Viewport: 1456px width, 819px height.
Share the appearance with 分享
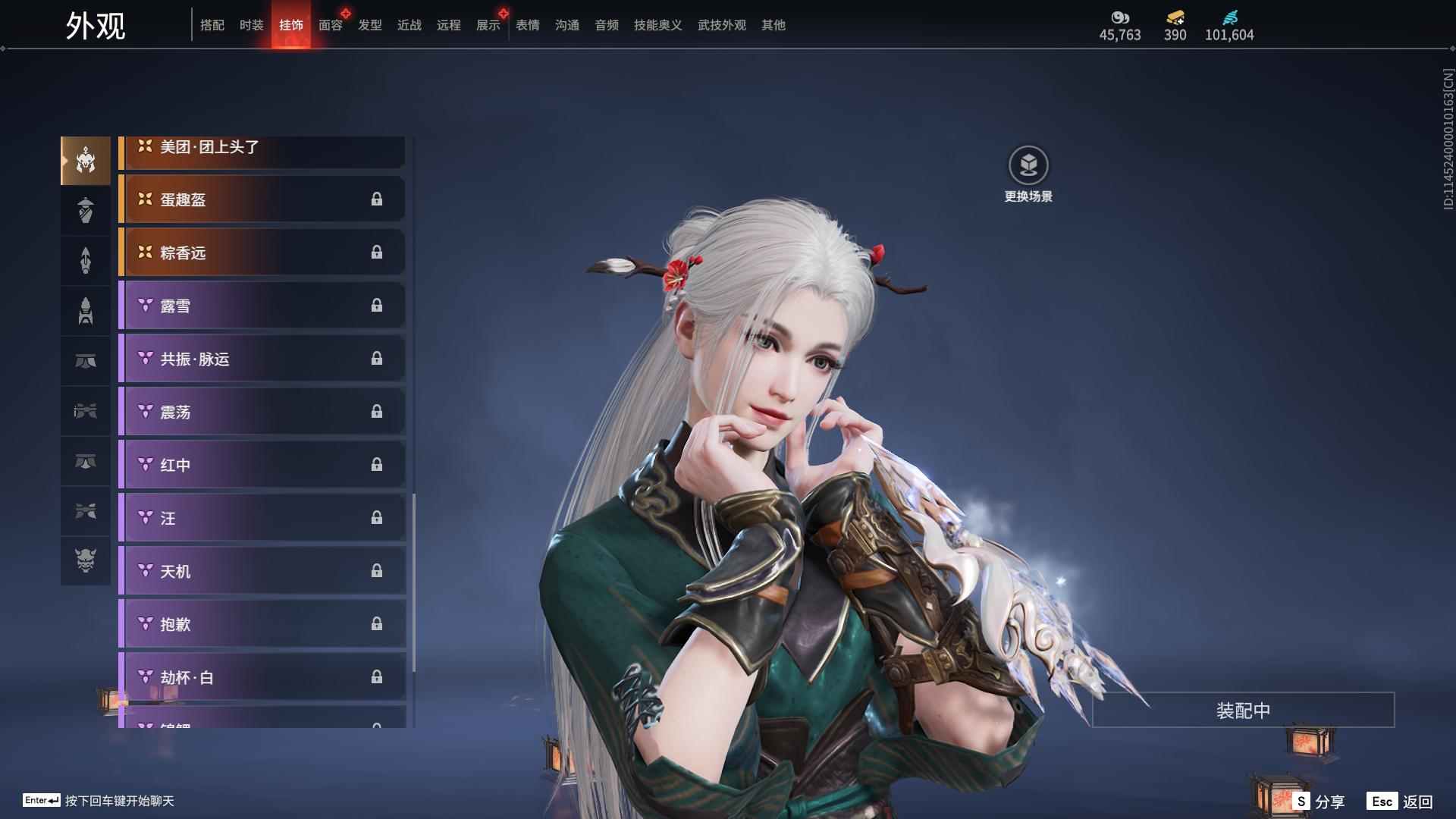[1319, 802]
